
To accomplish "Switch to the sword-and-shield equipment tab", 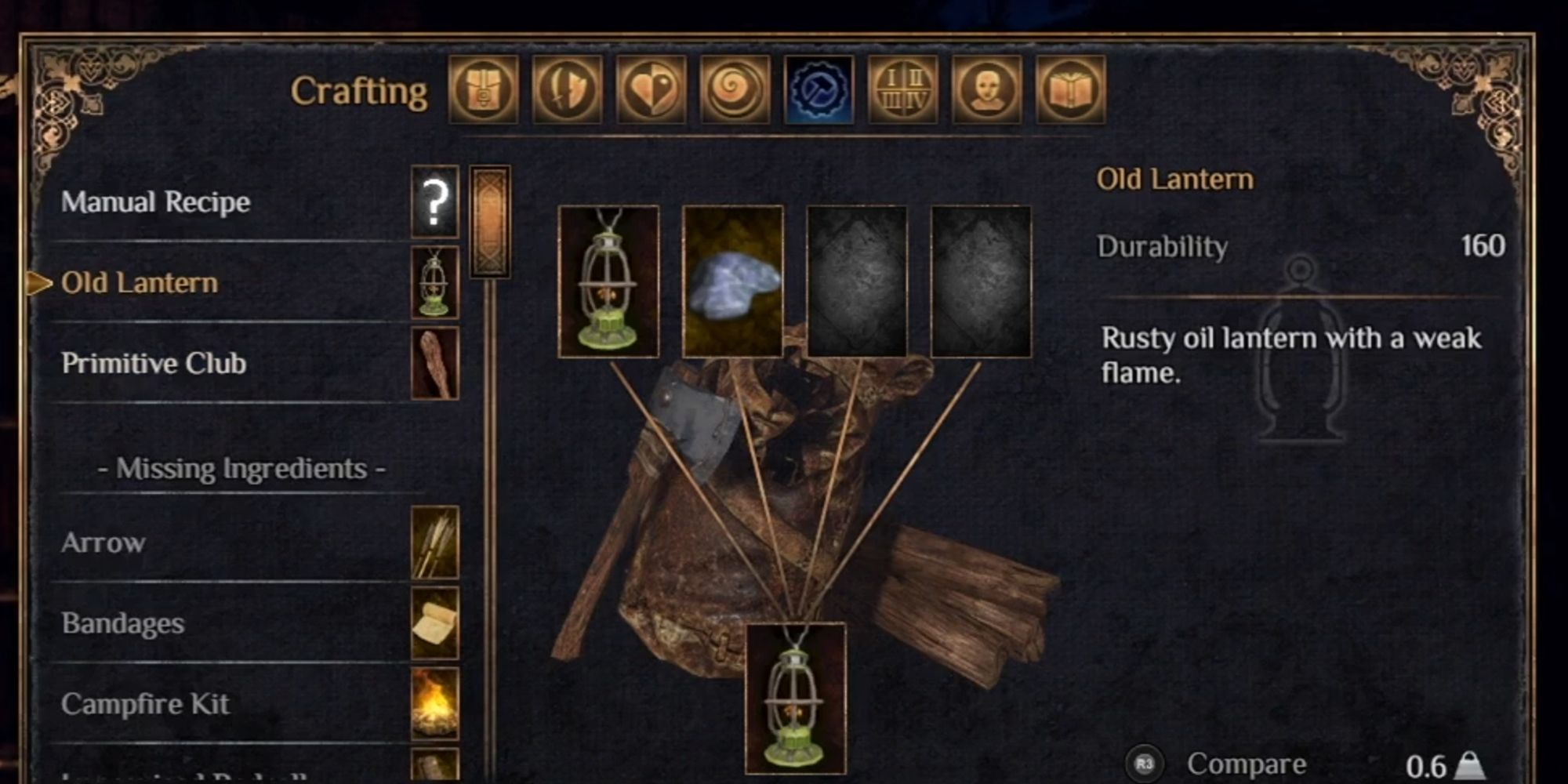I will pos(567,90).
